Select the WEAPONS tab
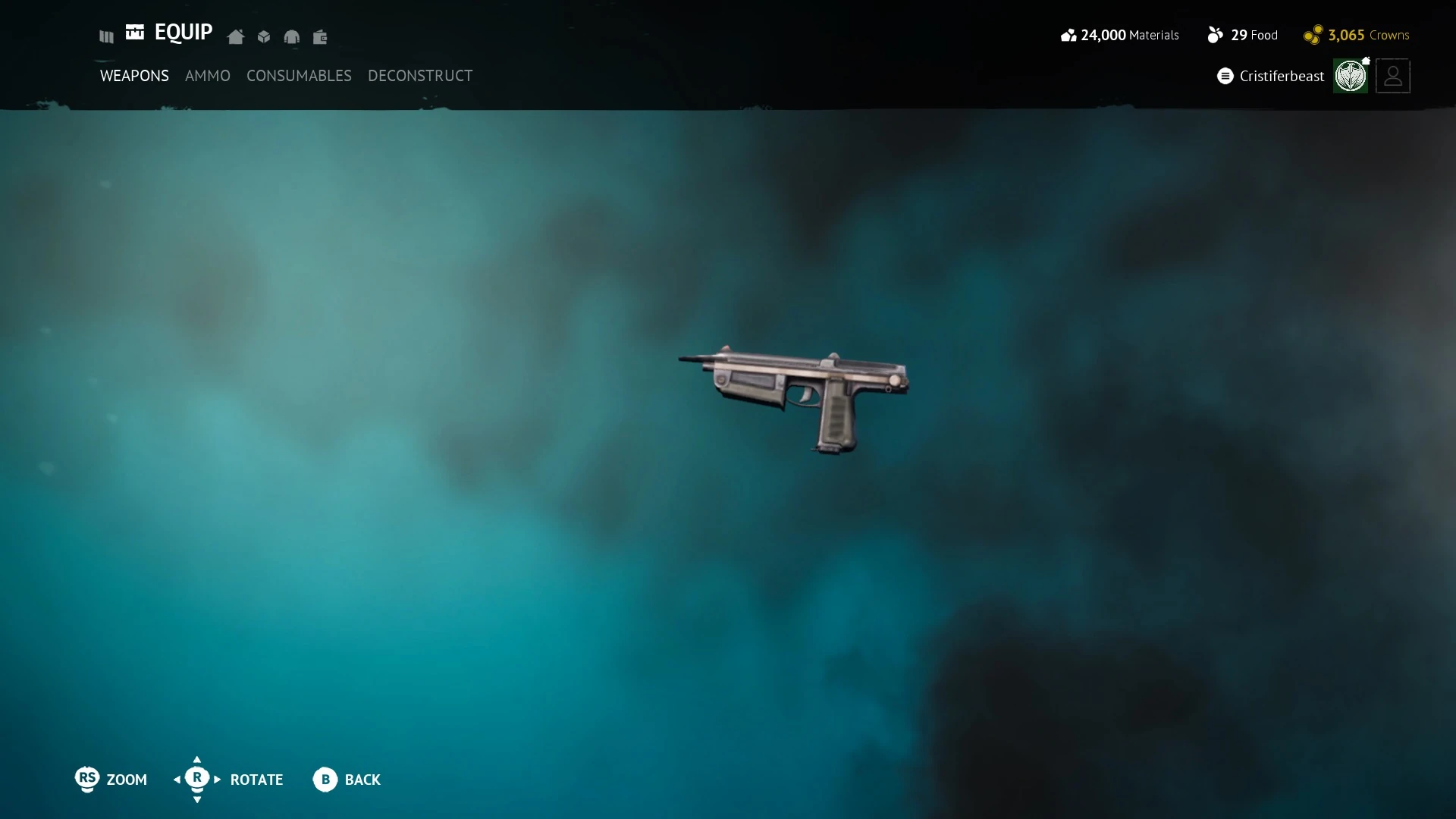Screen dimensions: 1456x819 click(134, 76)
